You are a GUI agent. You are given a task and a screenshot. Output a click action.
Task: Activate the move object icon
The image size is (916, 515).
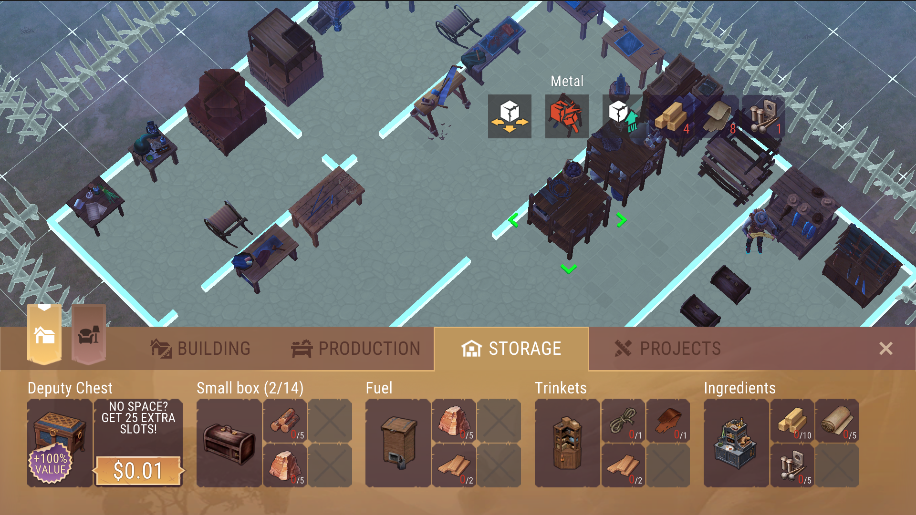tap(509, 116)
